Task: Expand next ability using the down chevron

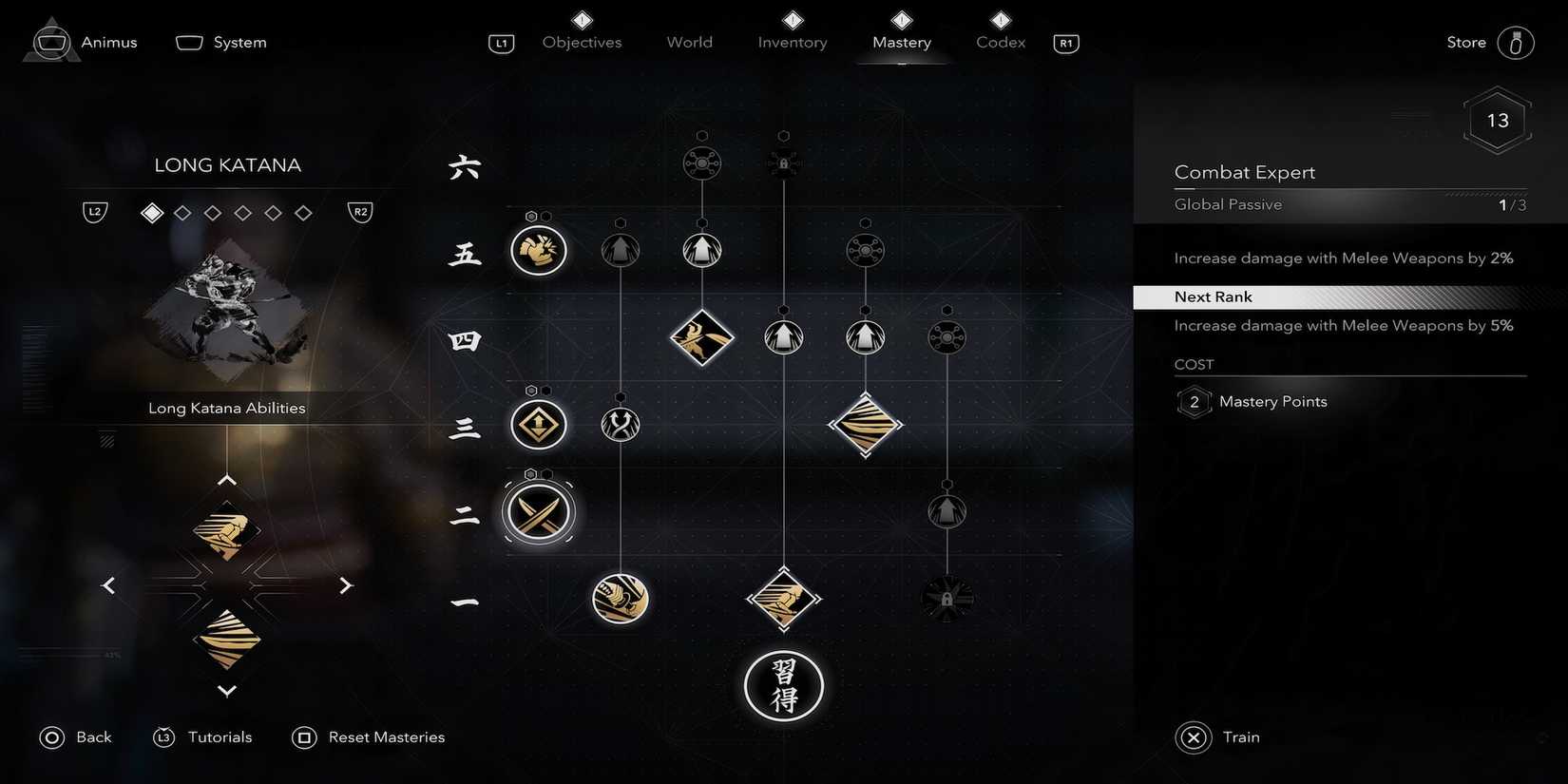Action: (x=226, y=691)
